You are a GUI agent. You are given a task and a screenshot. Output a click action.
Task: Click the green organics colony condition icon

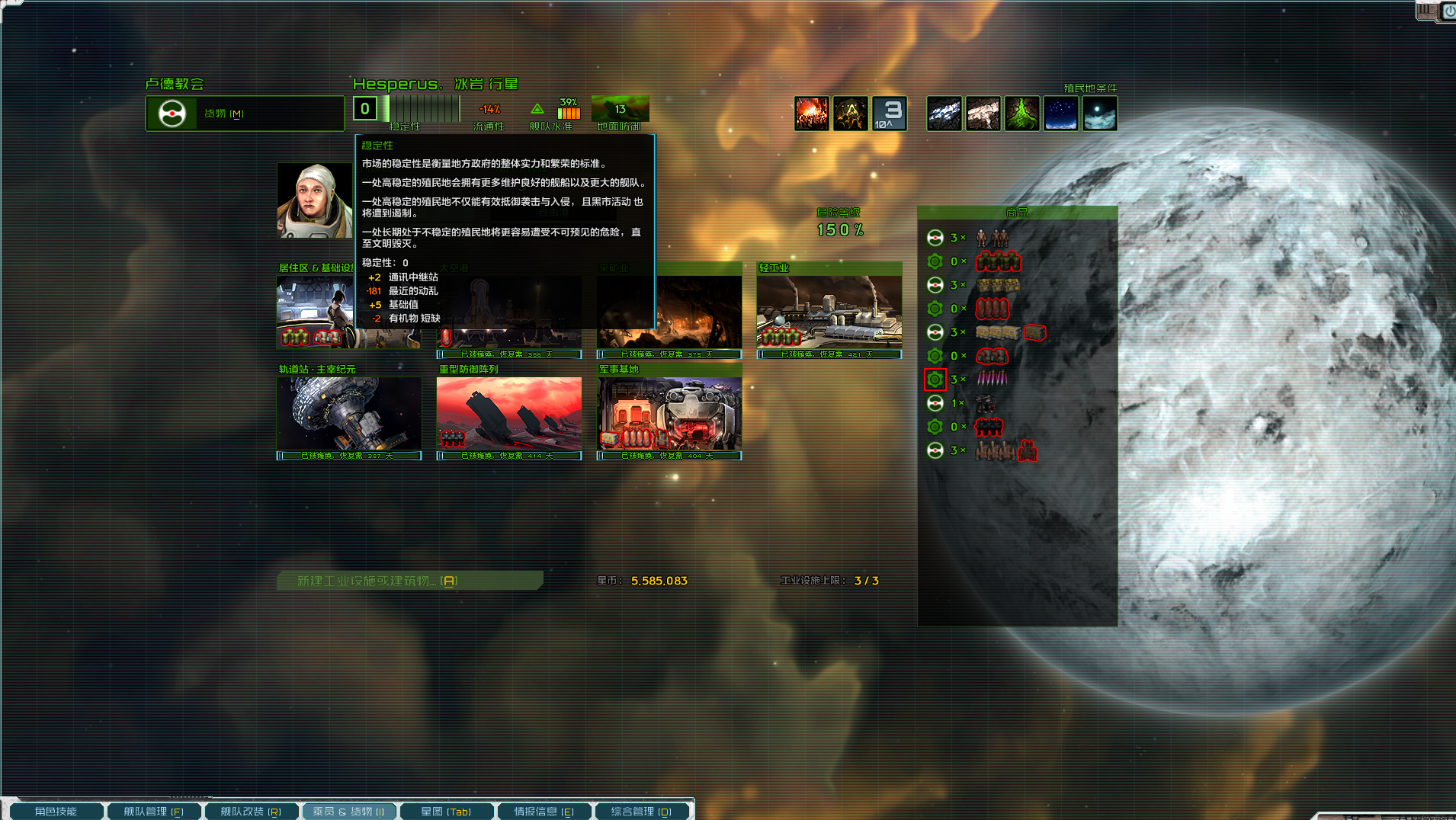[x=1022, y=113]
